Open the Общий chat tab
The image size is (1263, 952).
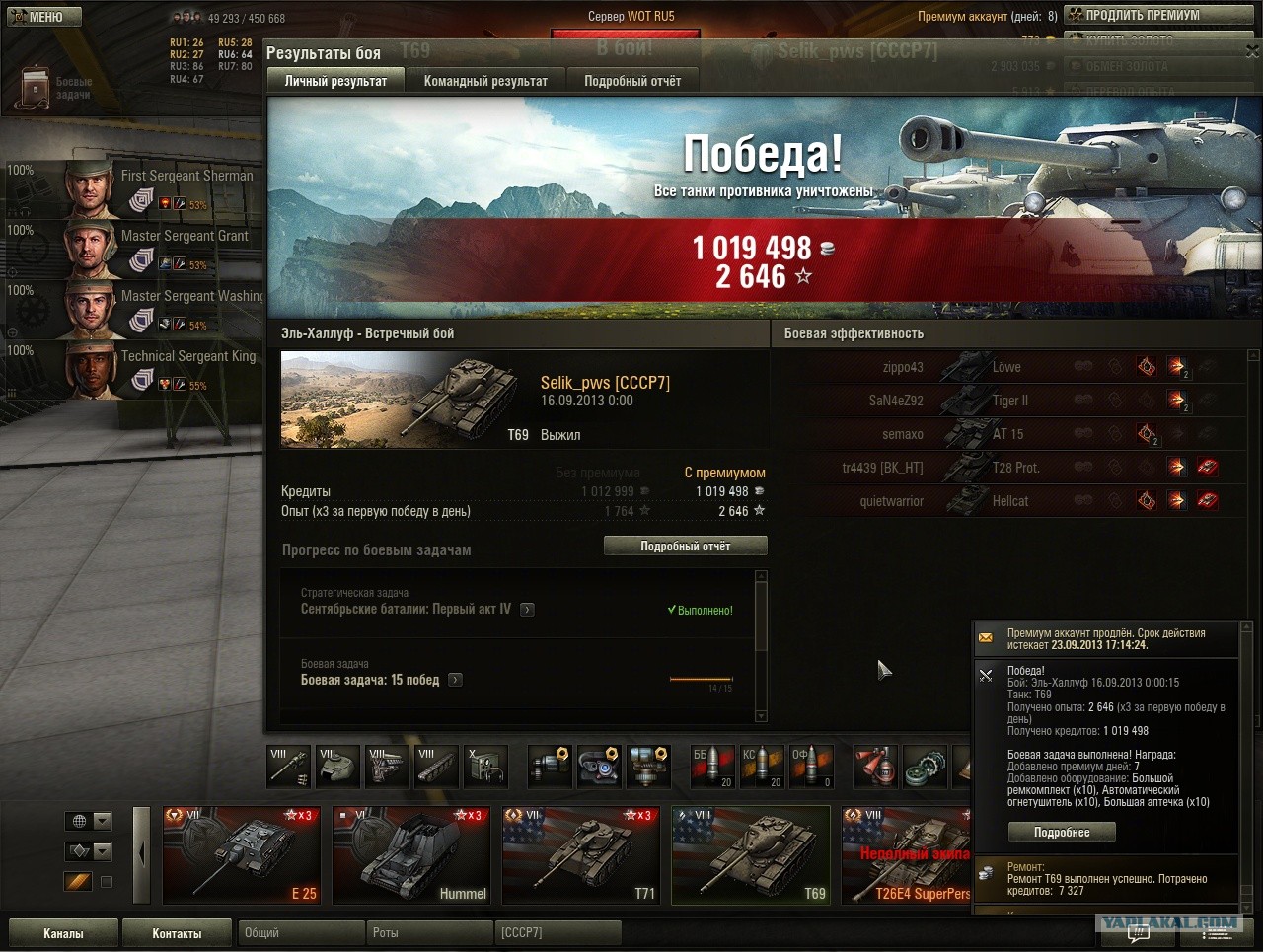pyautogui.click(x=301, y=933)
